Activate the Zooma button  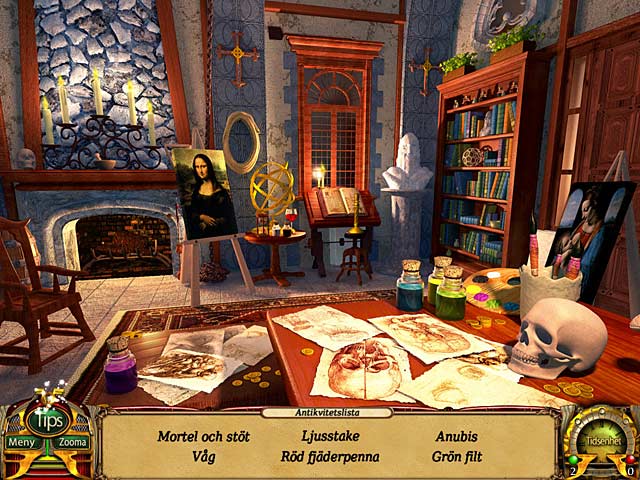pos(72,442)
